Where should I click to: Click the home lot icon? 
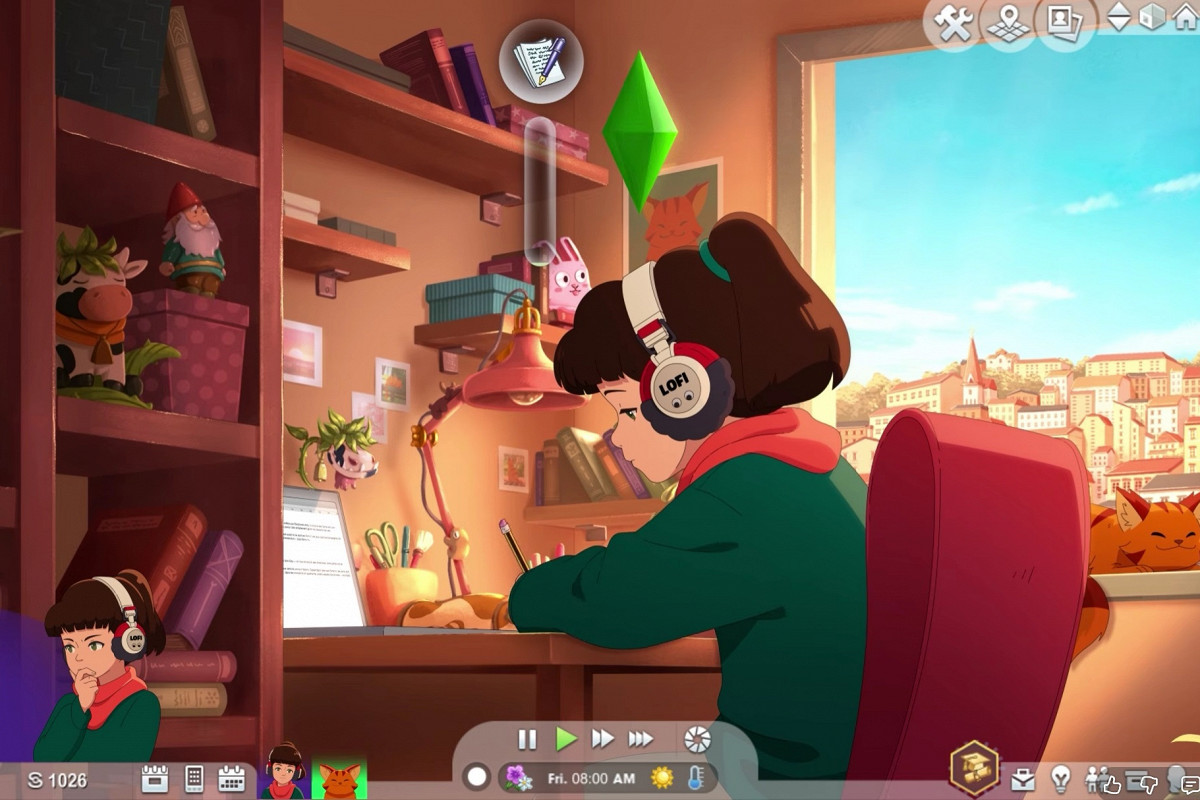[x=1184, y=18]
